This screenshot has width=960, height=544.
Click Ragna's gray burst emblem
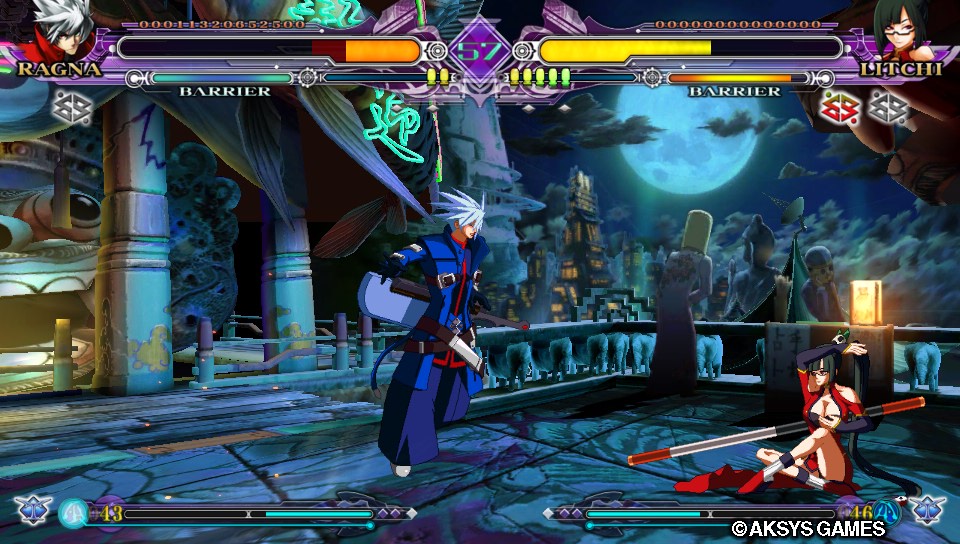(71, 108)
